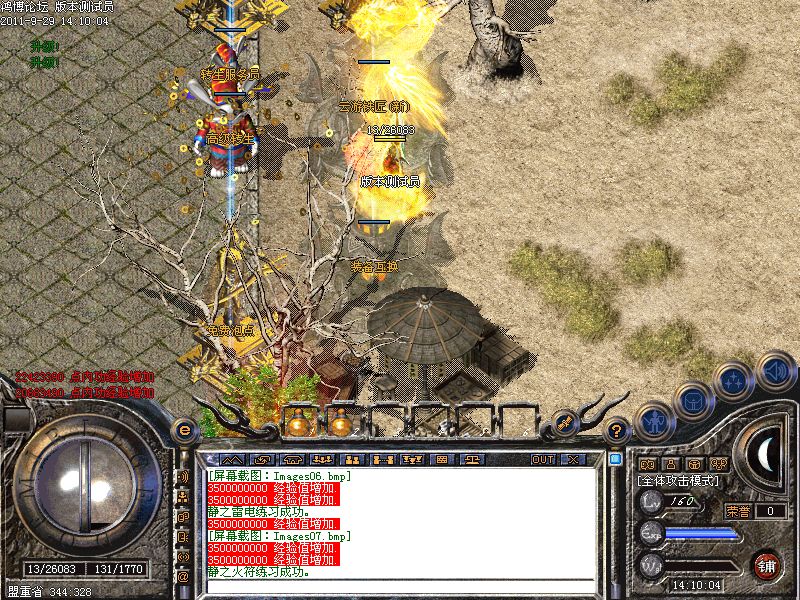The image size is (800, 600).
Task: Click the round "e" button
Action: click(x=184, y=429)
